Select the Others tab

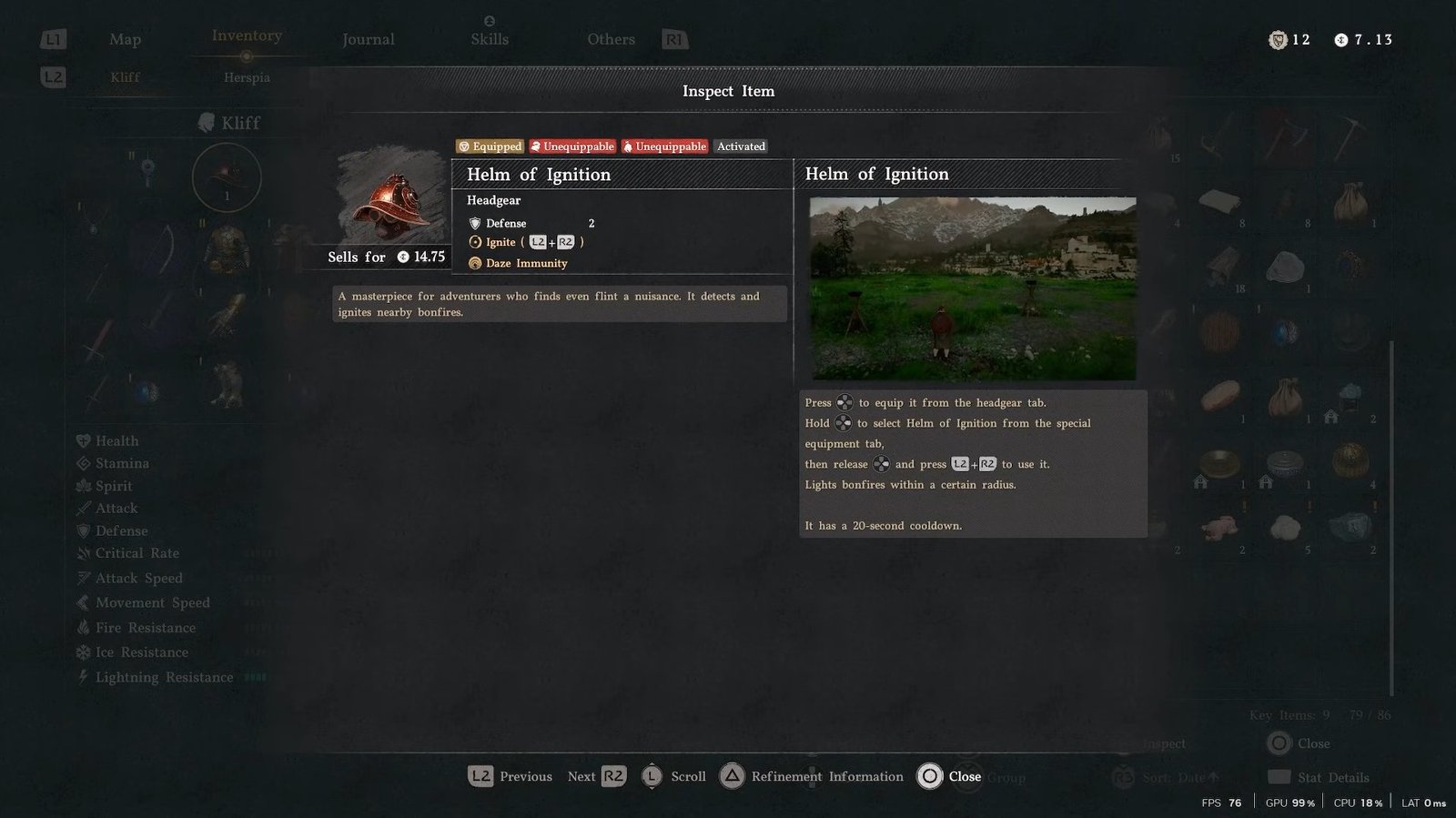pos(611,39)
